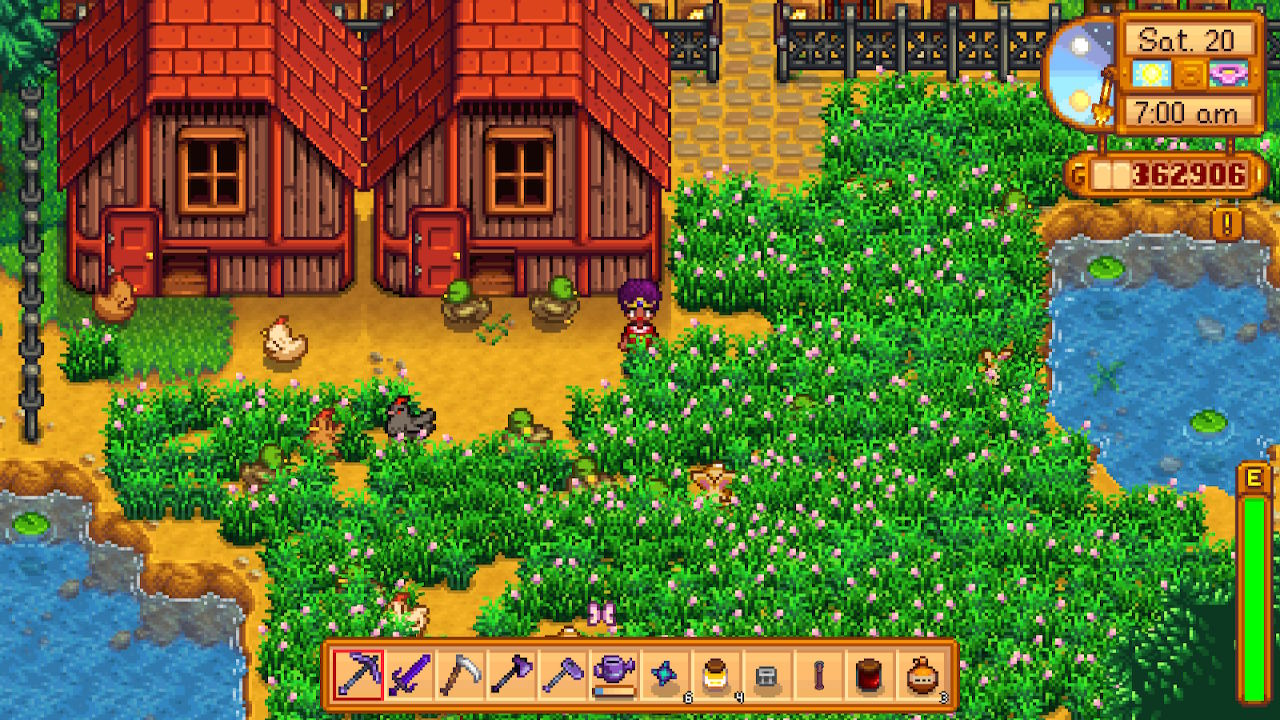Pick the thin purple rod item
The height and width of the screenshot is (720, 1280).
(818, 675)
